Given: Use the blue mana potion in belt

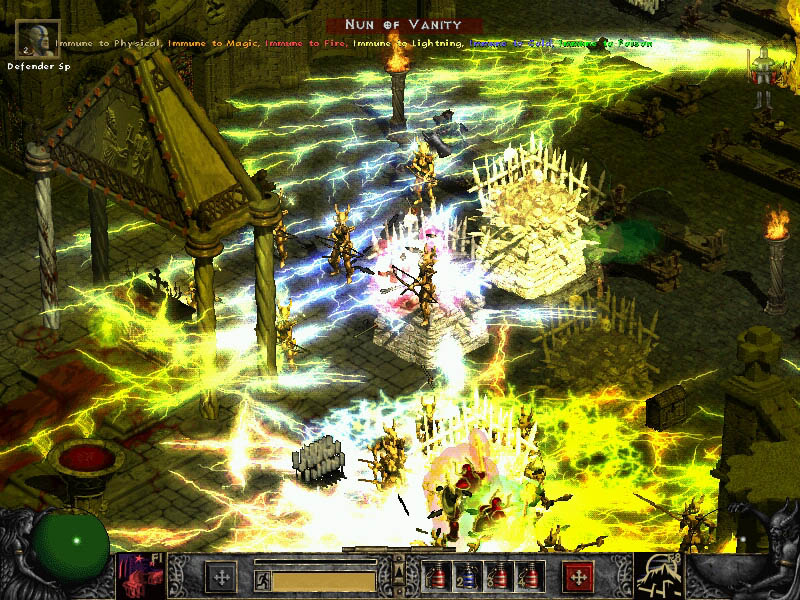Looking at the screenshot, I should (x=464, y=577).
